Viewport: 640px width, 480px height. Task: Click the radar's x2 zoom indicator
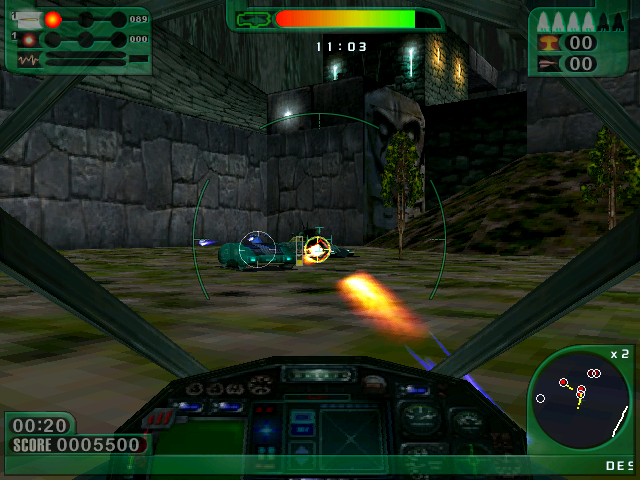pyautogui.click(x=620, y=354)
